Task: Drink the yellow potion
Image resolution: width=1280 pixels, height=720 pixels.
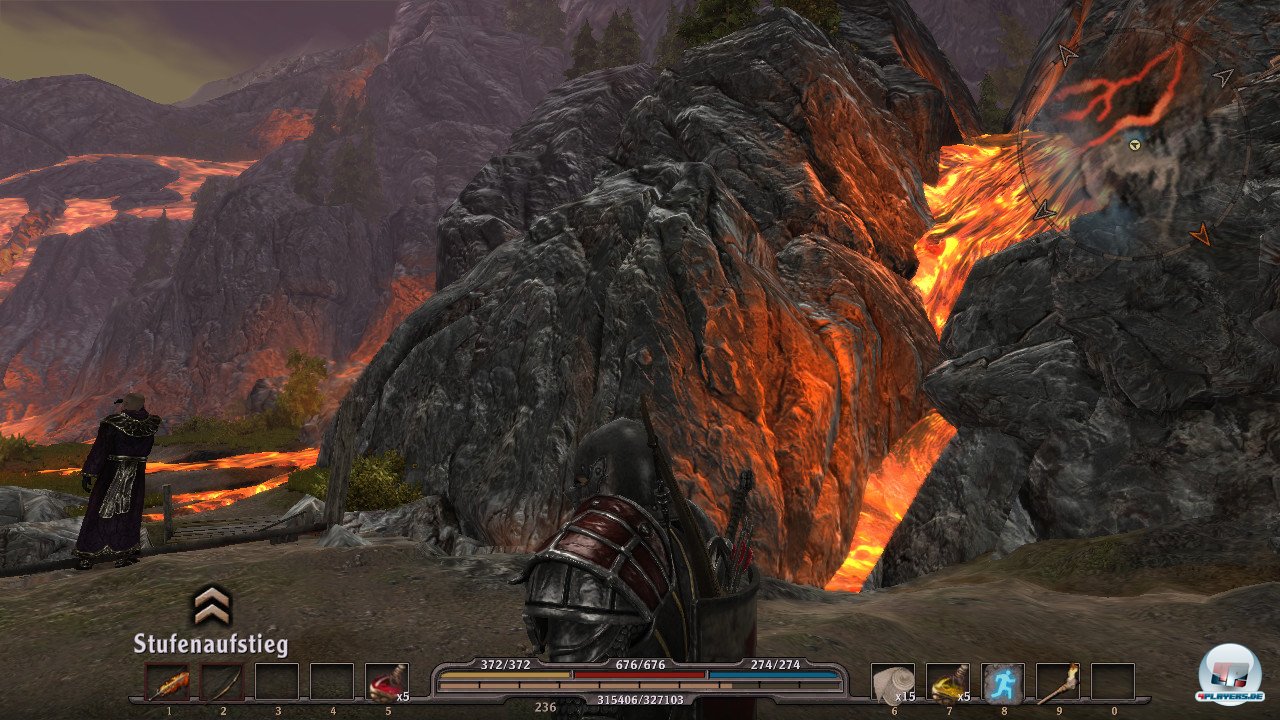Action: coord(947,682)
